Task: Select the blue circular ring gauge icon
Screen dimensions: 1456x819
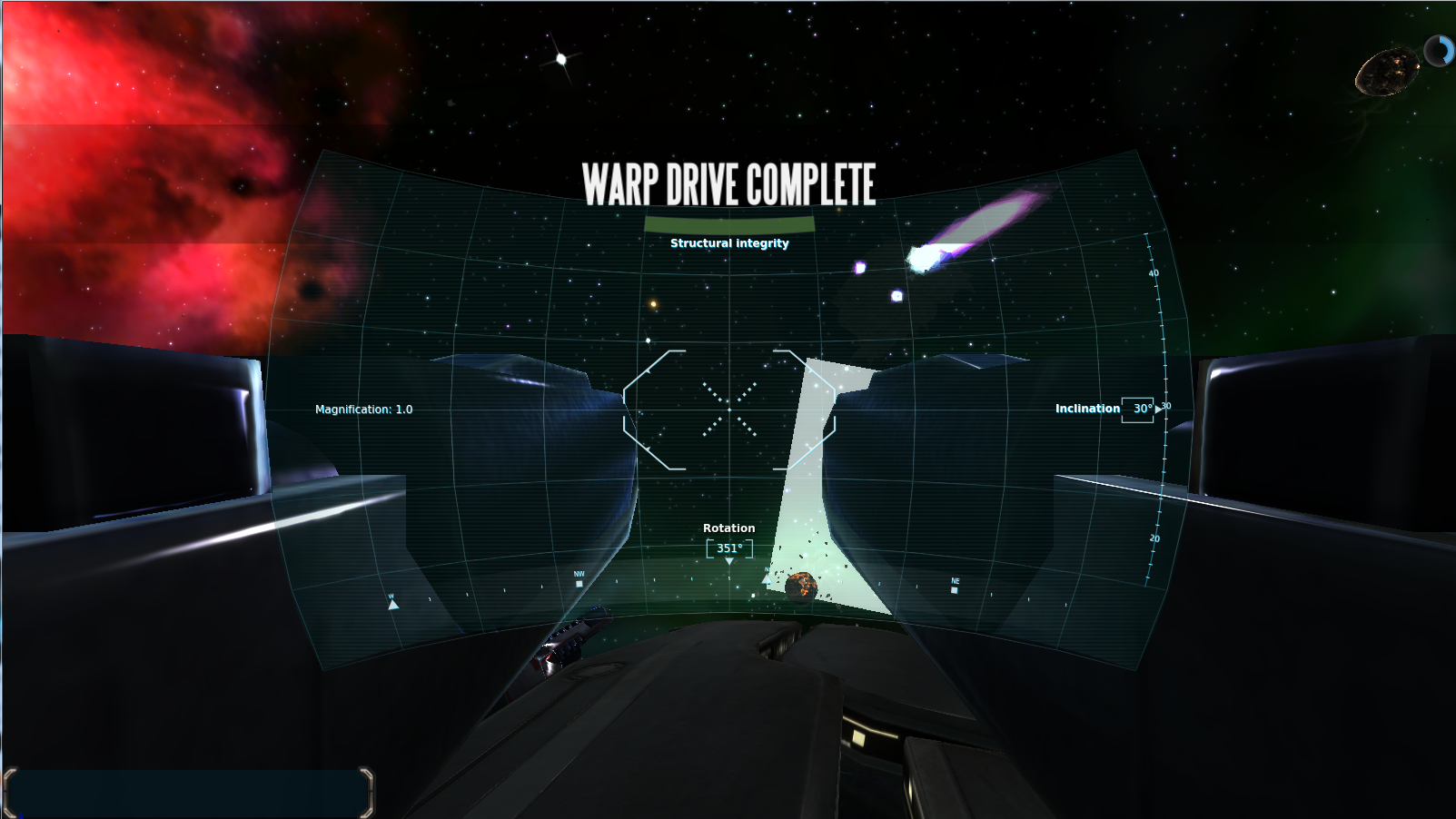Action: pyautogui.click(x=1439, y=51)
